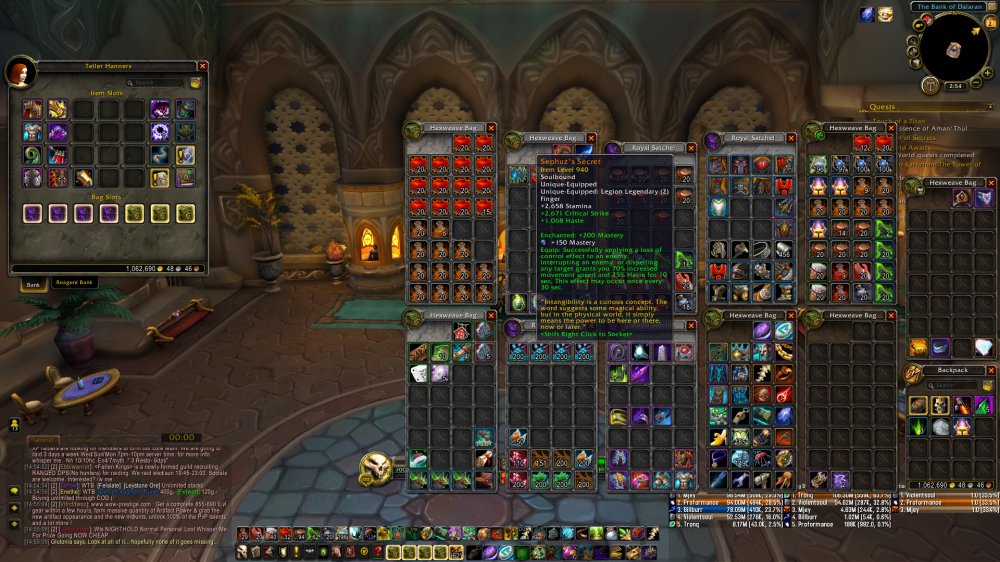This screenshot has height=562, width=1000.
Task: Close the Teller Hanners bank window
Action: pyautogui.click(x=203, y=66)
